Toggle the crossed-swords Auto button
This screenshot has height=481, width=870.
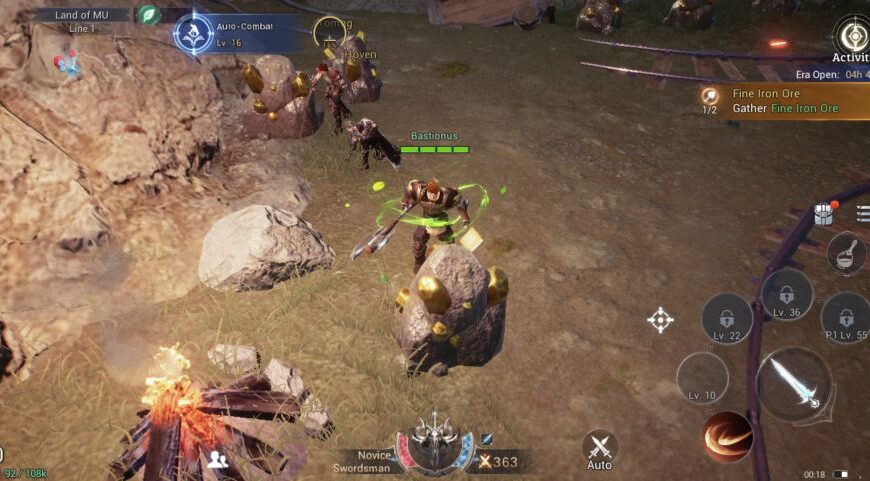point(599,450)
